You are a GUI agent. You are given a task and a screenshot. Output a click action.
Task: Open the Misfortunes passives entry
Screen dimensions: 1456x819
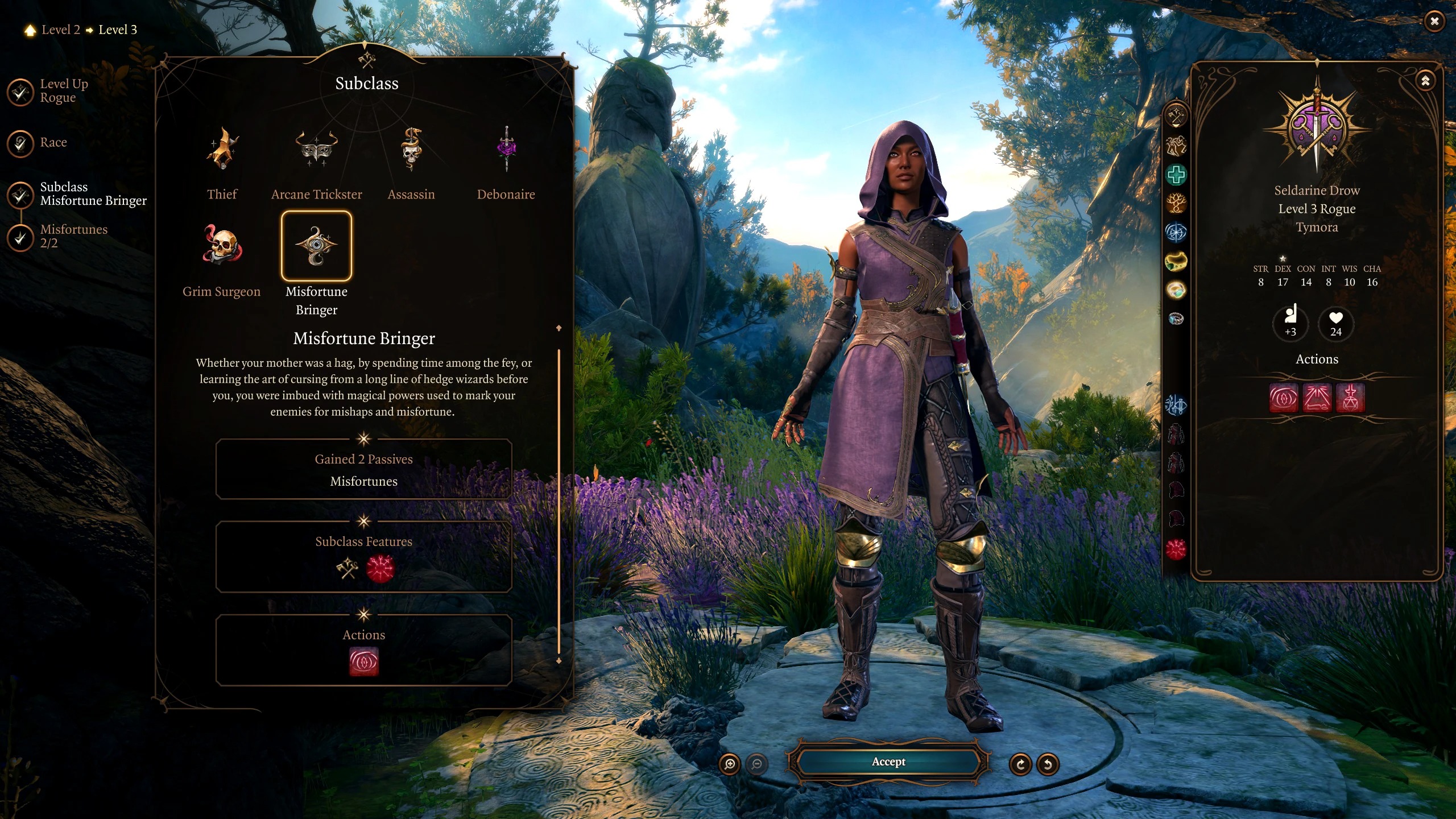363,481
